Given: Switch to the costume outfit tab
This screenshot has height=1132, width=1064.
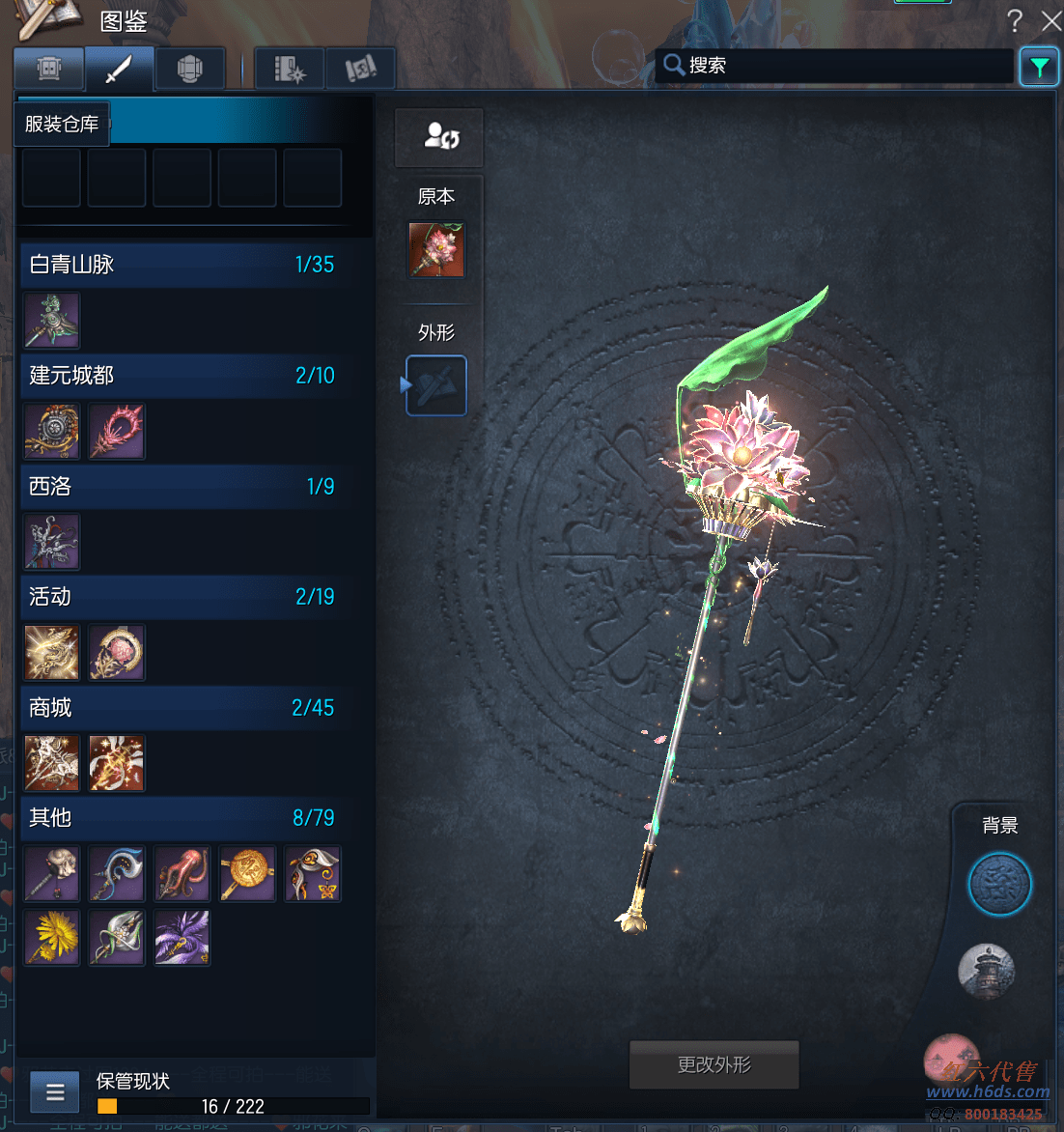Looking at the screenshot, I should (x=49, y=69).
